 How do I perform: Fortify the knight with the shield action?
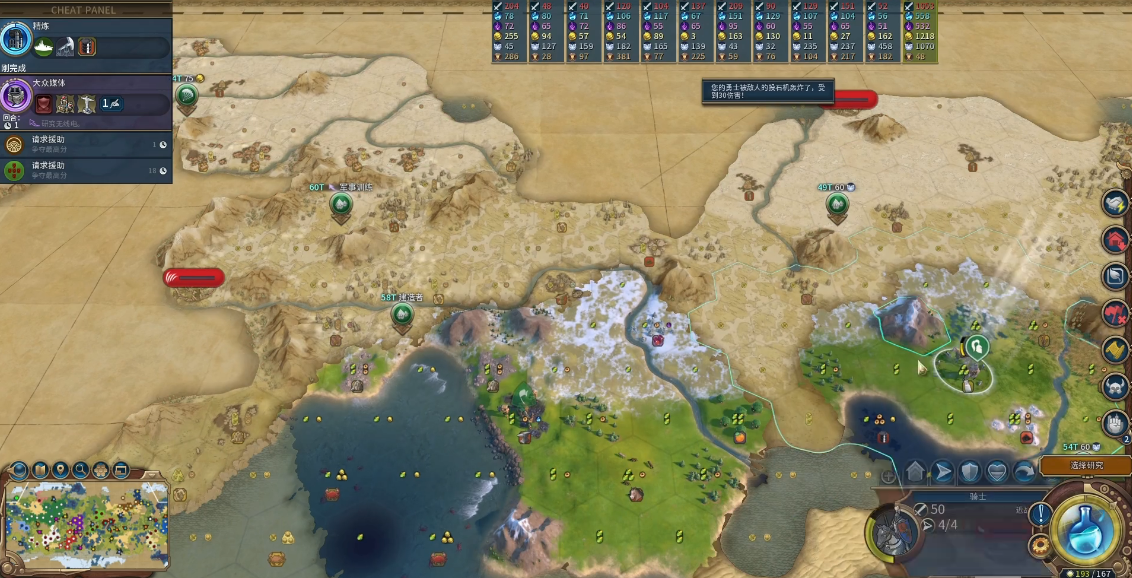[970, 472]
